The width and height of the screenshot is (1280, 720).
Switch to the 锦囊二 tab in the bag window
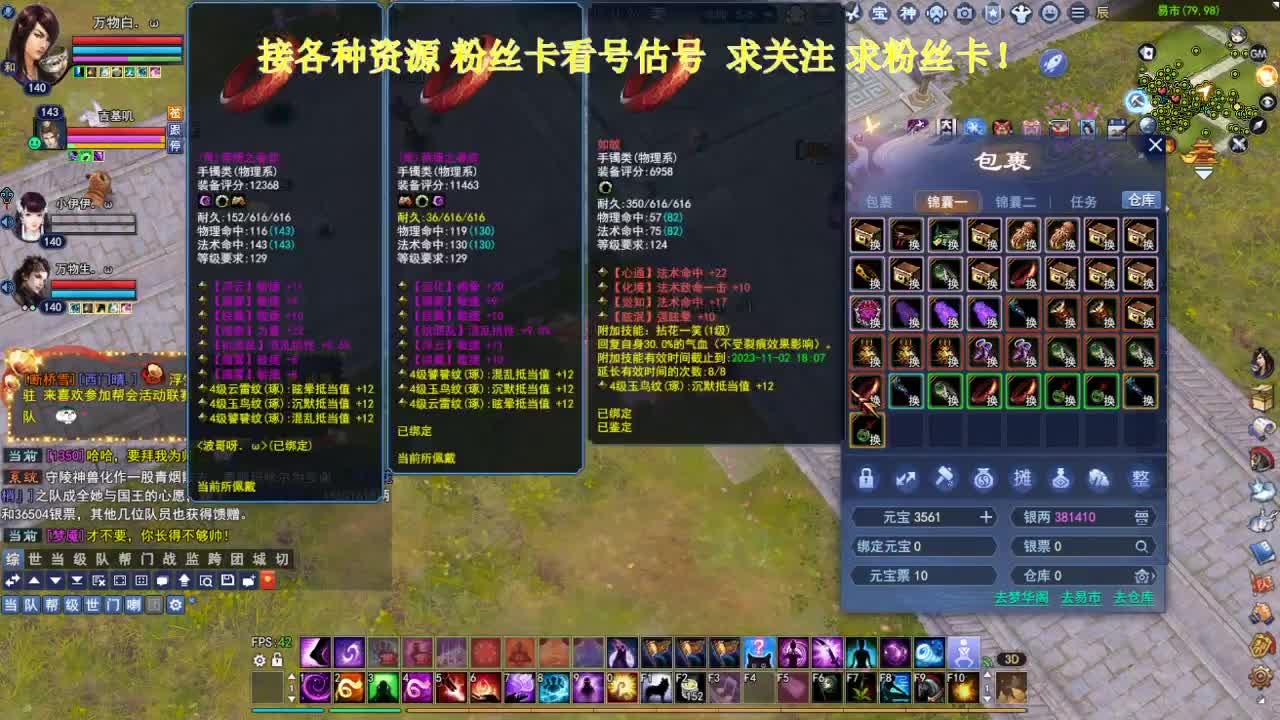(x=1014, y=201)
